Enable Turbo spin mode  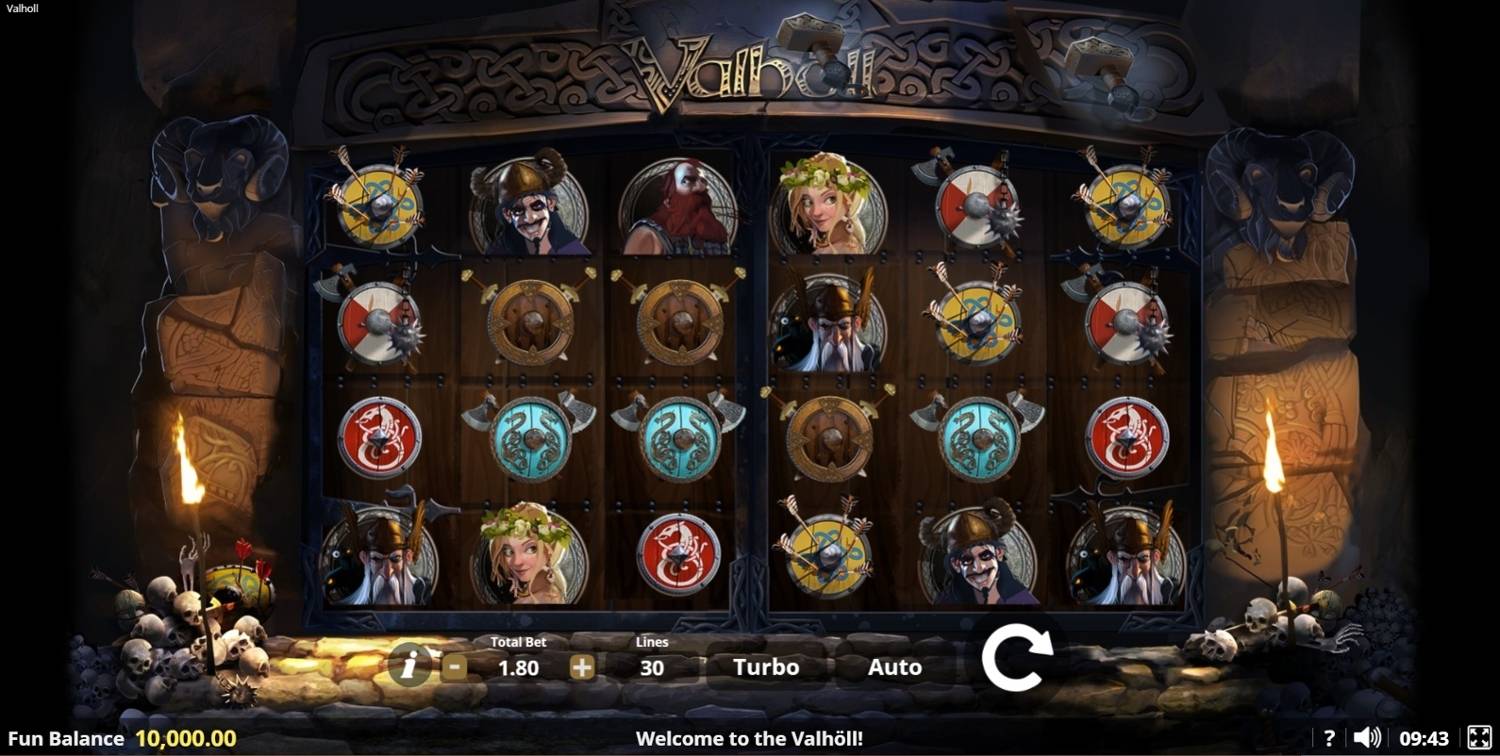point(766,667)
